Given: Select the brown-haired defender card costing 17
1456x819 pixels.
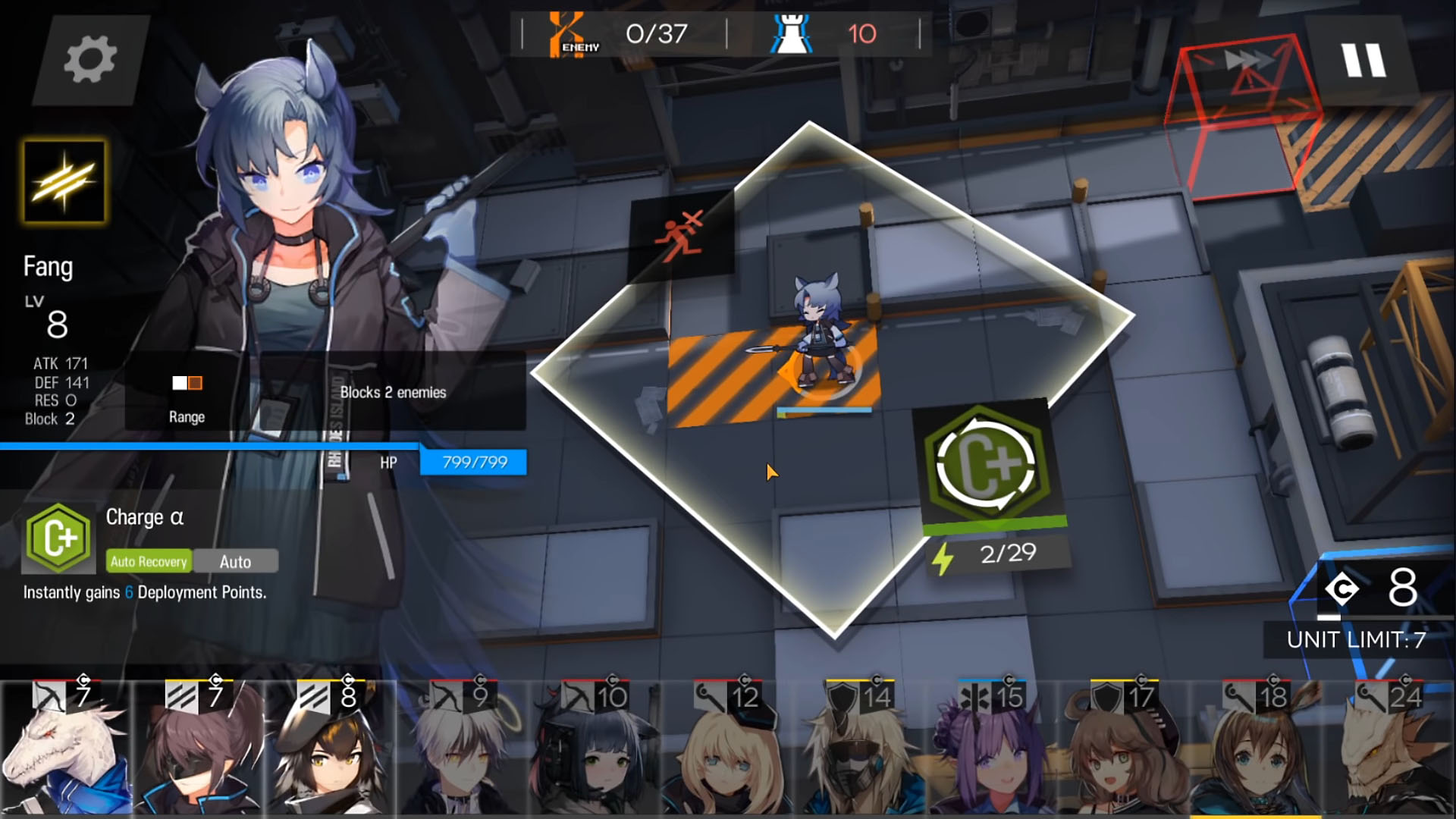Looking at the screenshot, I should point(1124,751).
